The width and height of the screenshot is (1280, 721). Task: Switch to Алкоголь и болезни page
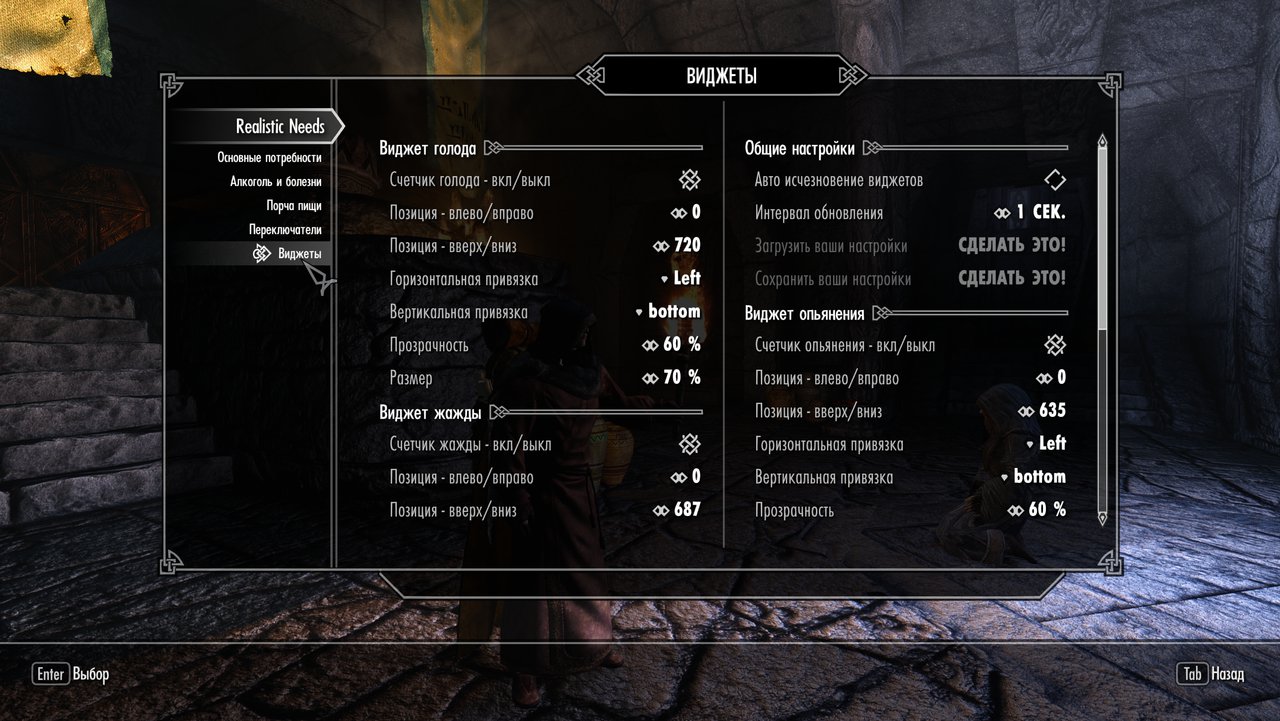(275, 182)
